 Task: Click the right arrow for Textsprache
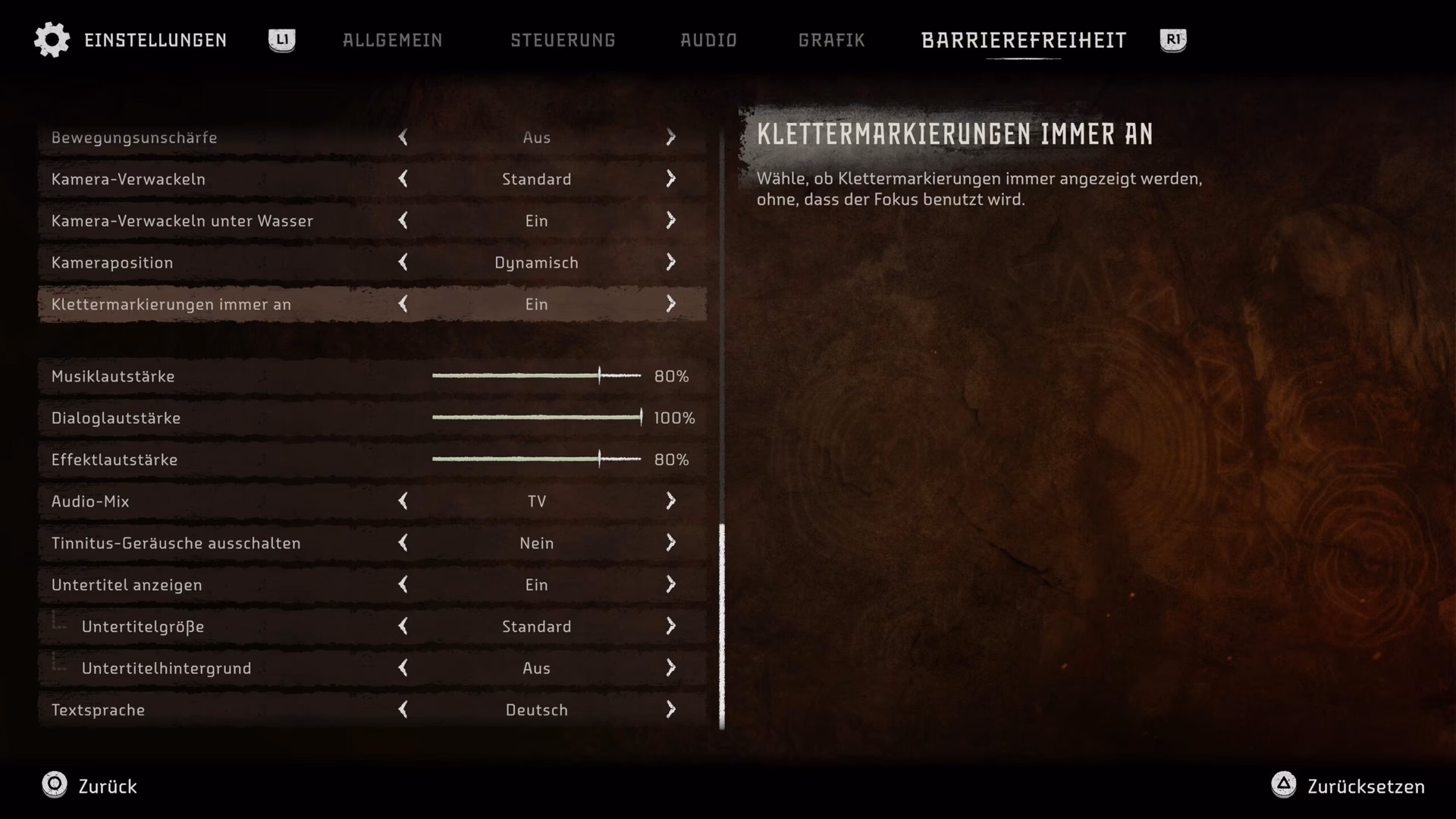(x=671, y=710)
